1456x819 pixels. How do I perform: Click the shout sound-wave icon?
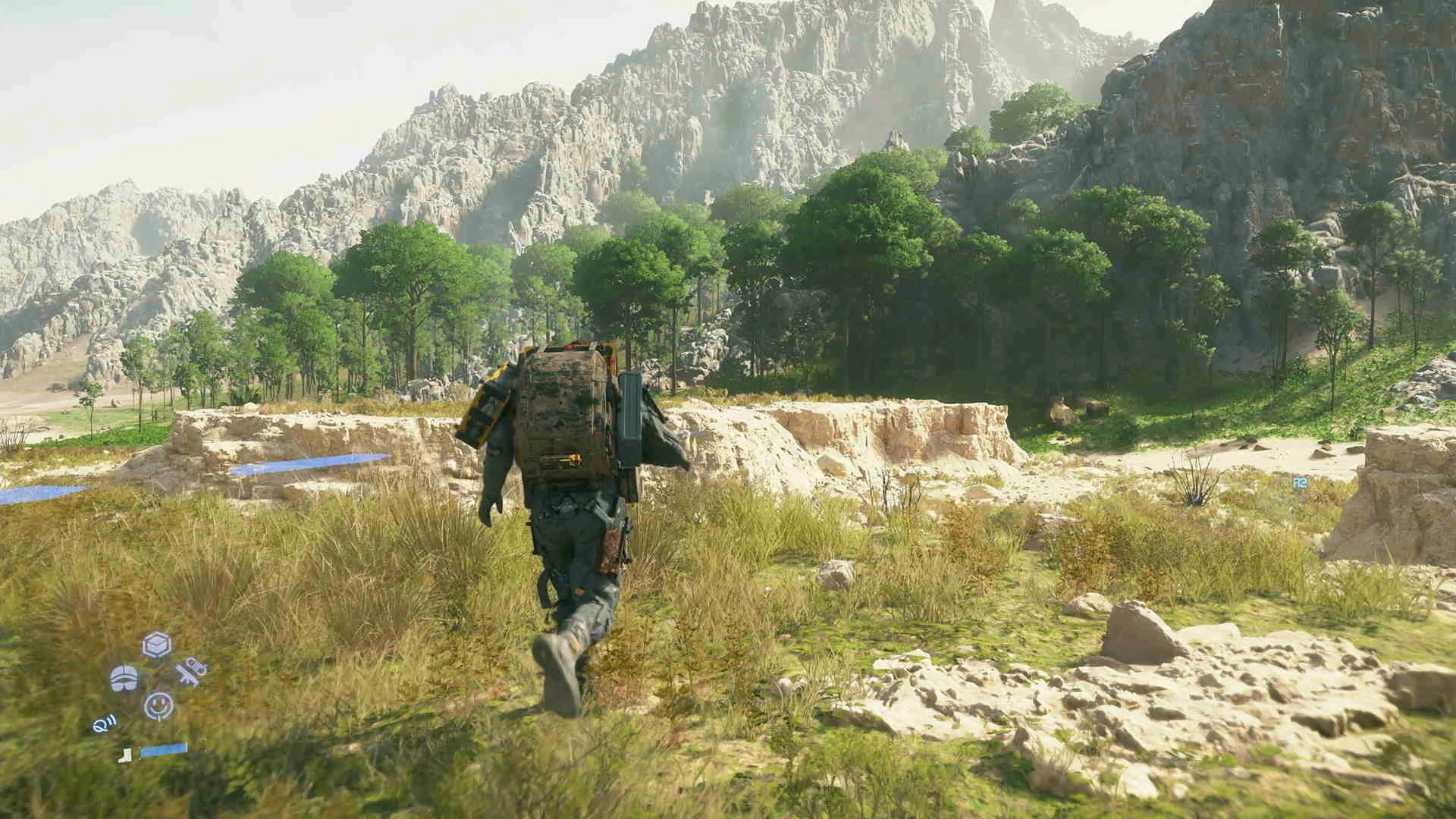[105, 723]
